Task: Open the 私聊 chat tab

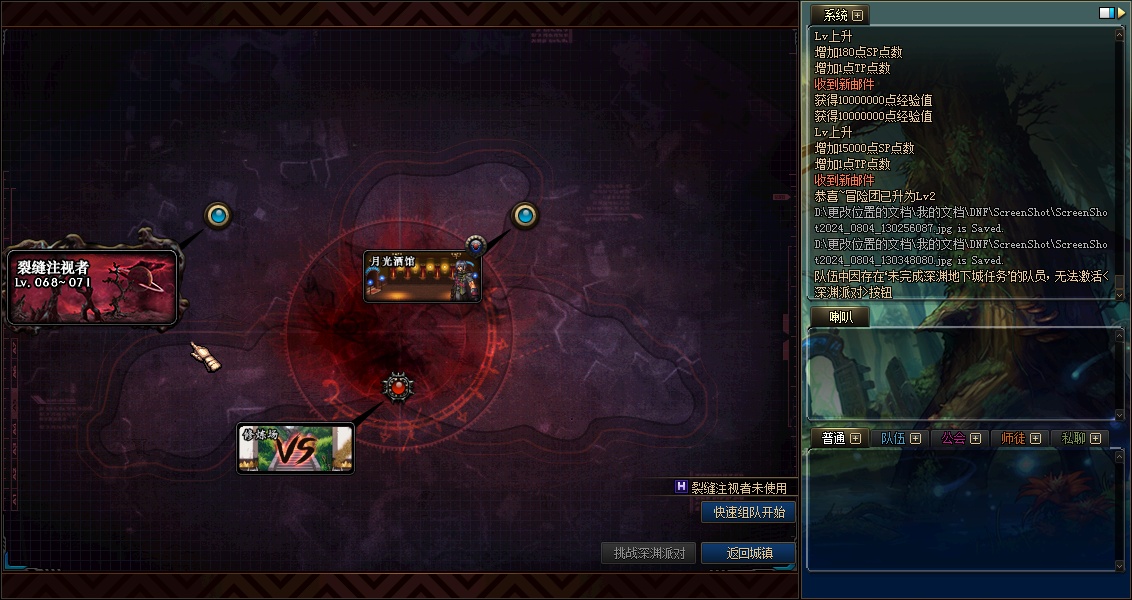Action: (1073, 438)
